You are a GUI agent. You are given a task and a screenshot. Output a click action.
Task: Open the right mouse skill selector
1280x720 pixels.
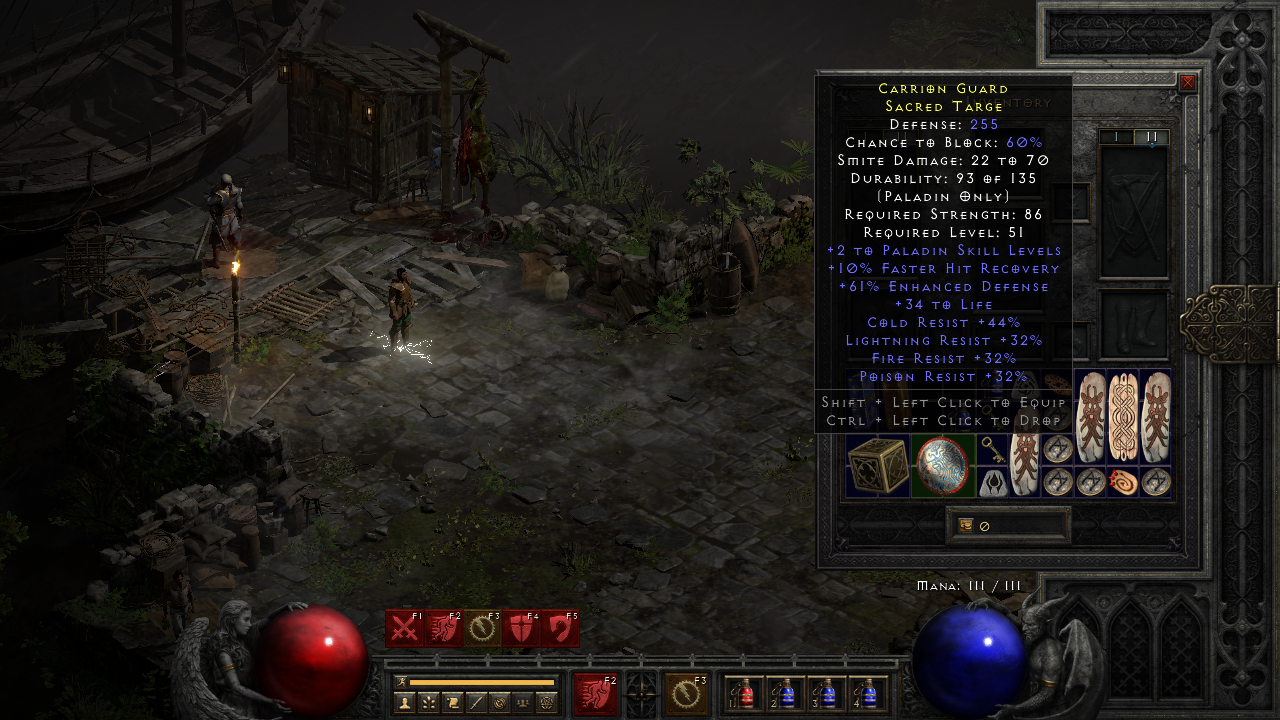pos(686,694)
